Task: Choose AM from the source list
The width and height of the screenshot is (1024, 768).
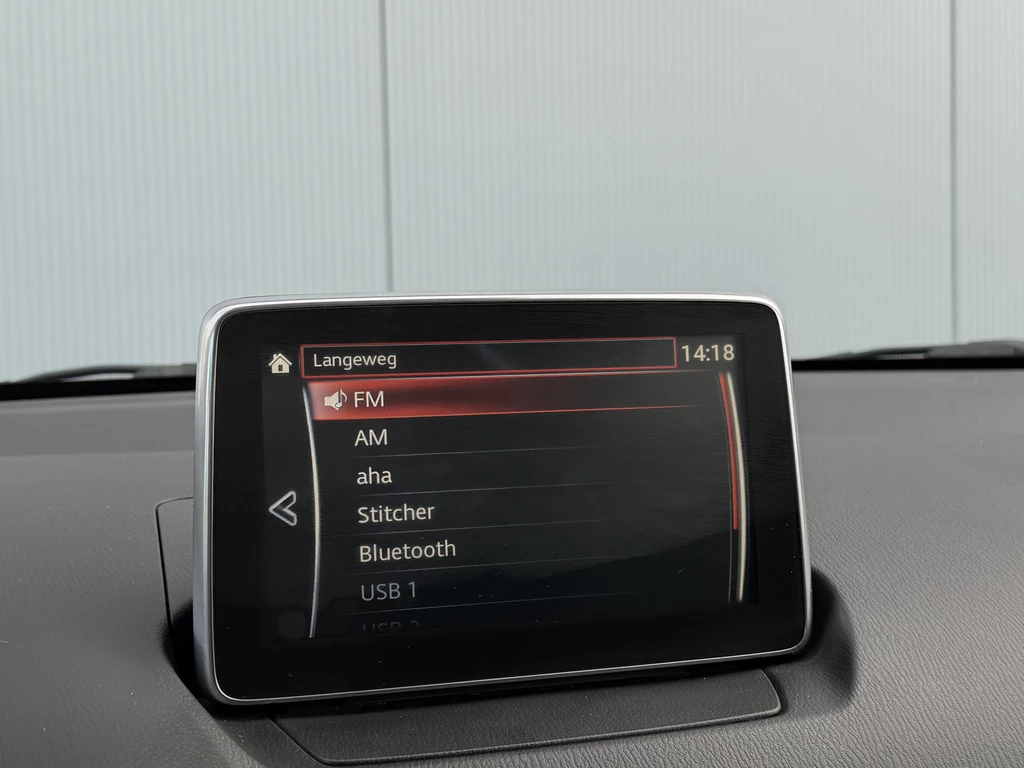Action: coord(371,438)
